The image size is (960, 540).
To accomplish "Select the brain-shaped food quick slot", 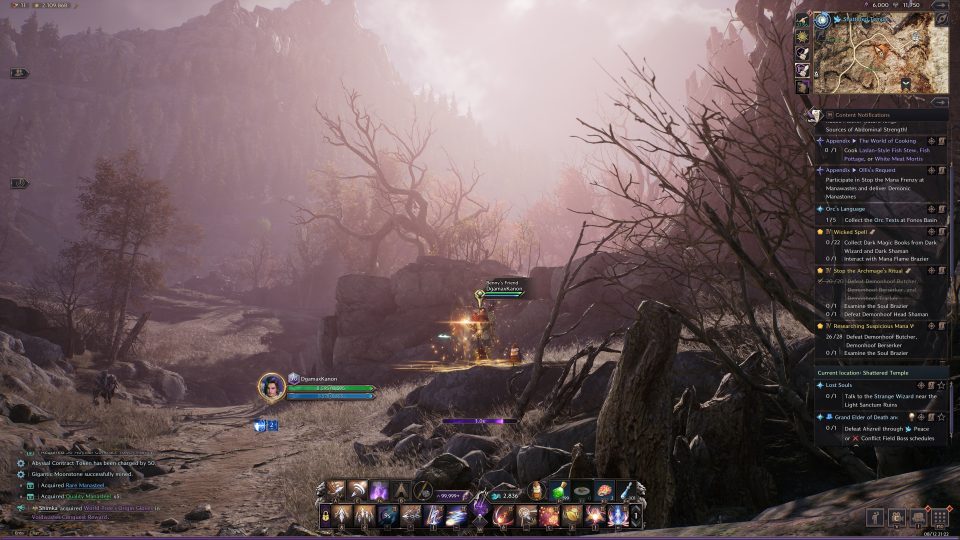I will 604,491.
